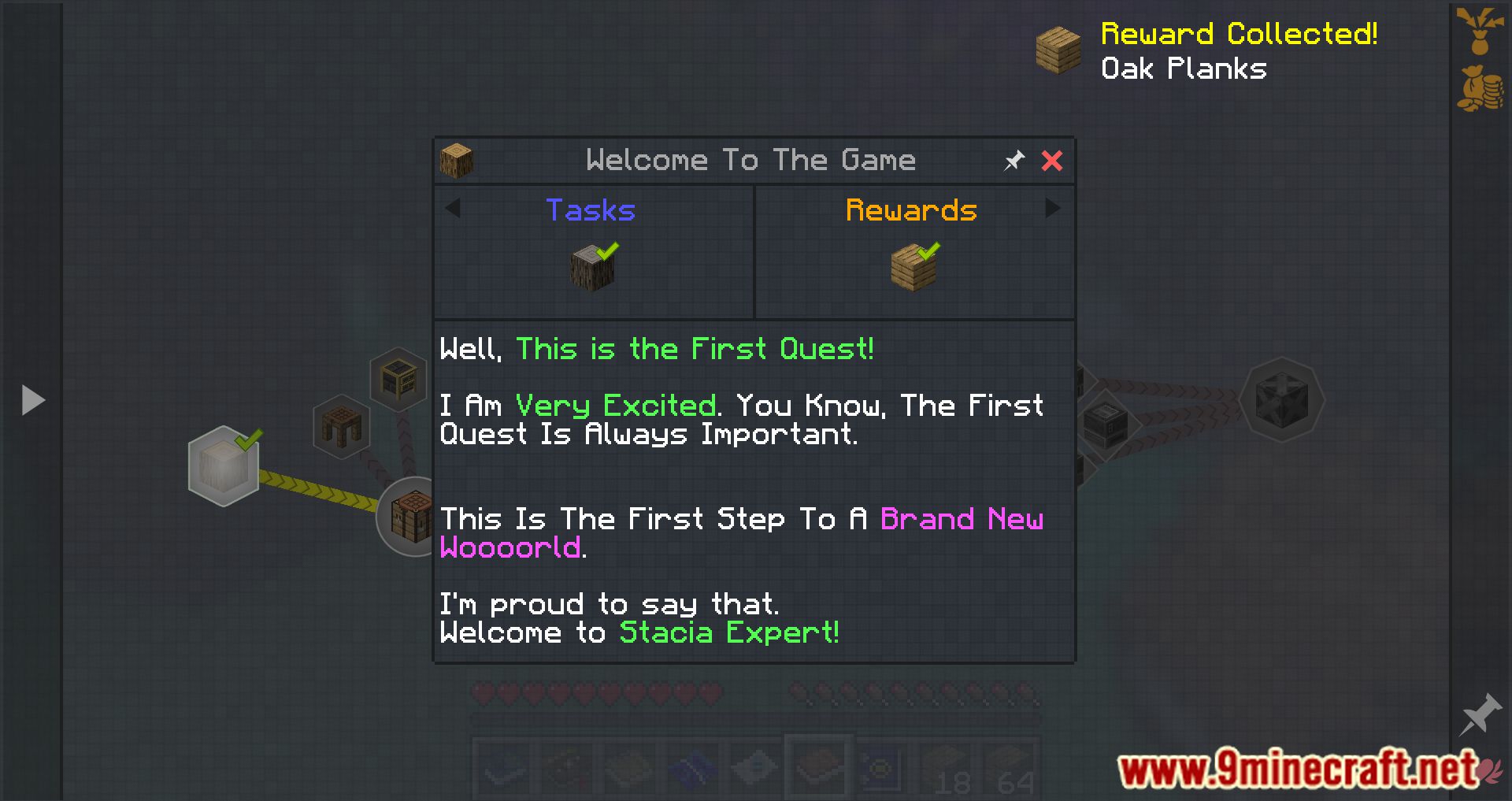Switch to the Tasks tab
This screenshot has width=1512, height=801.
[589, 210]
